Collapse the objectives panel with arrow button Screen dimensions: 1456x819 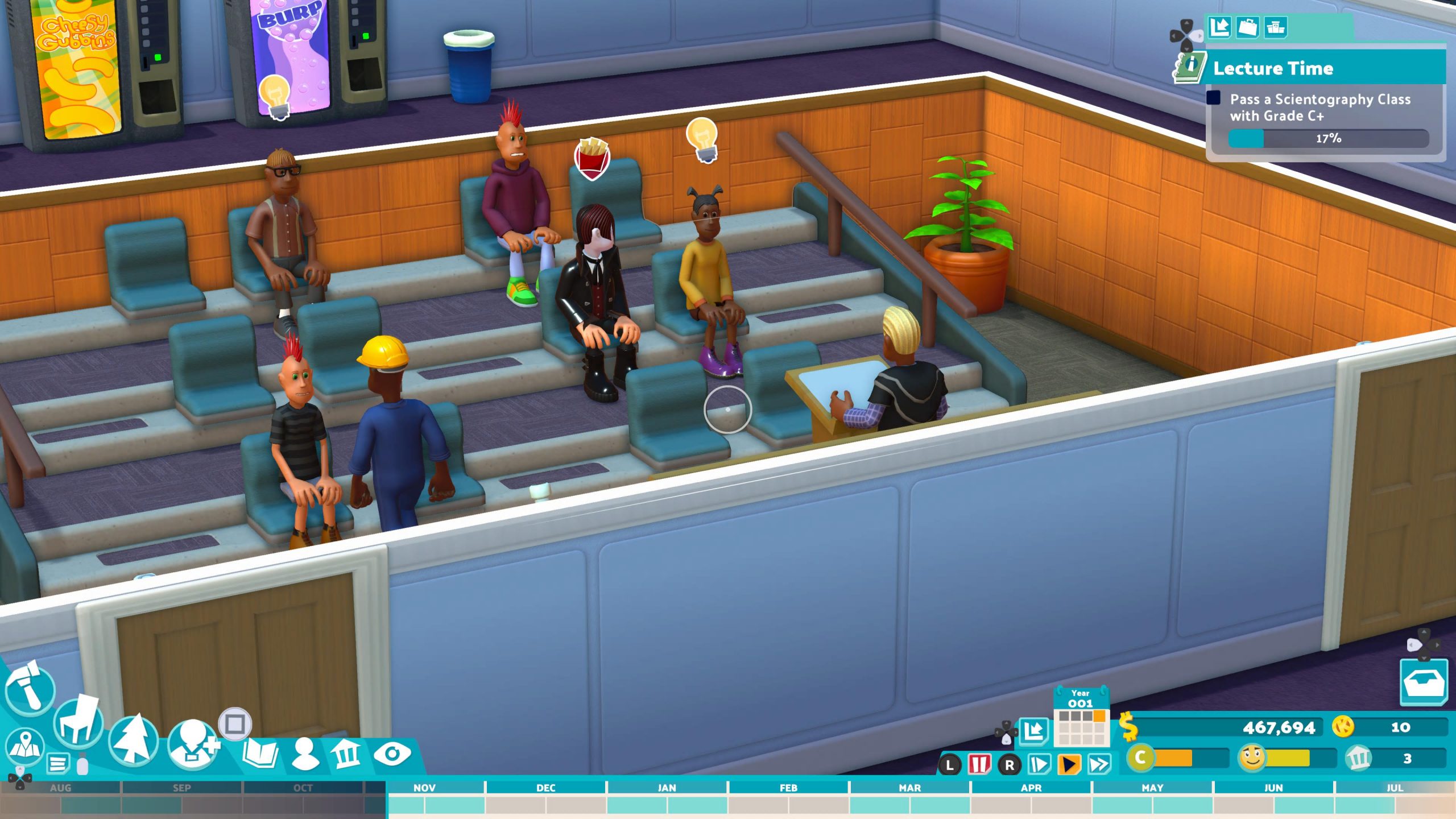point(1219,27)
